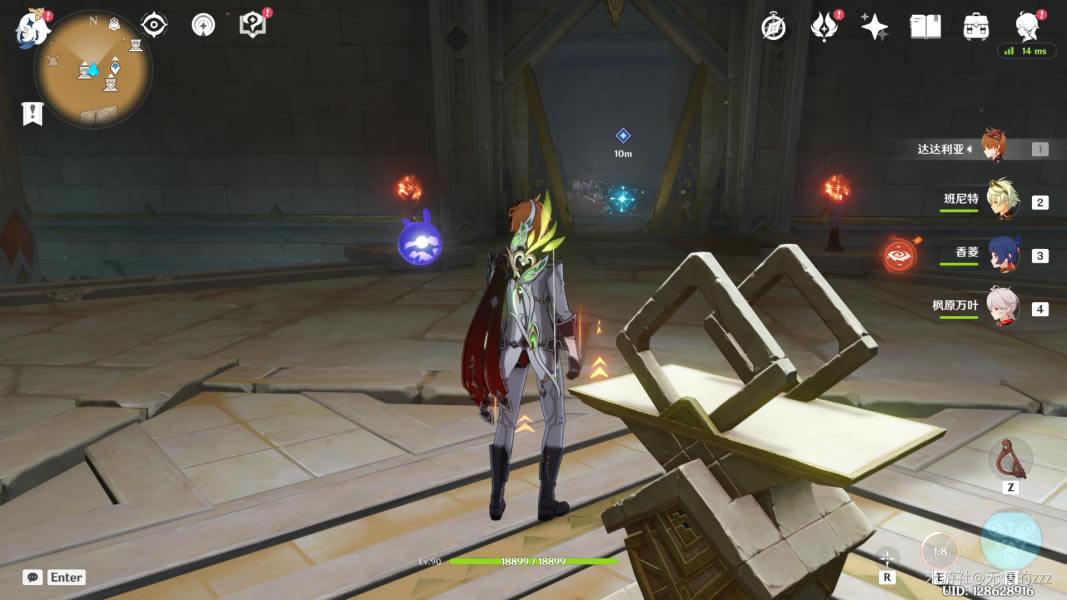The height and width of the screenshot is (600, 1067).
Task: Switch to party member 班尼特
Action: coord(1000,201)
